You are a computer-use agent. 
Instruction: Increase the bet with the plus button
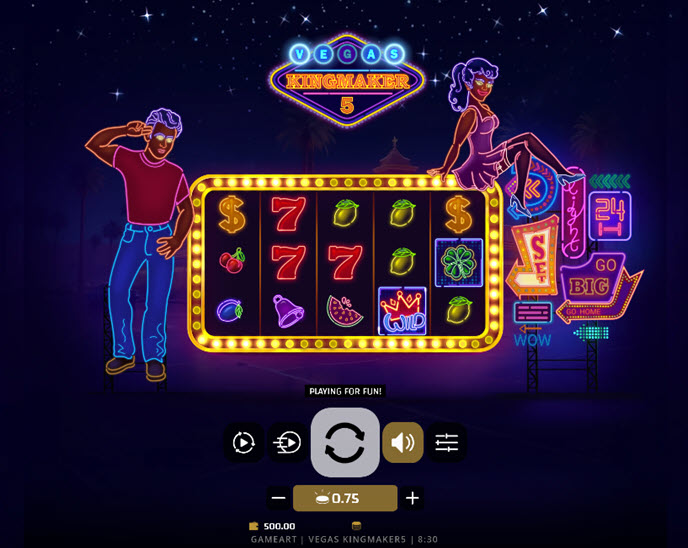[x=412, y=498]
